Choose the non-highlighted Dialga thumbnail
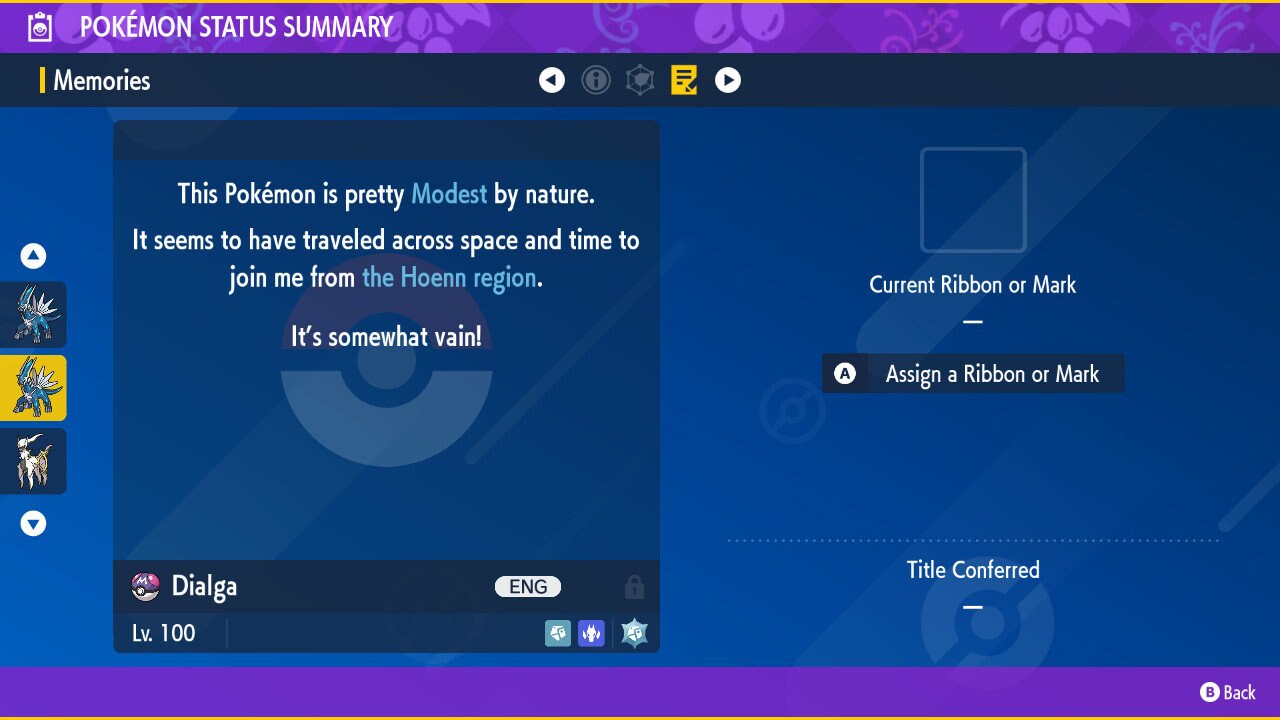 click(33, 314)
